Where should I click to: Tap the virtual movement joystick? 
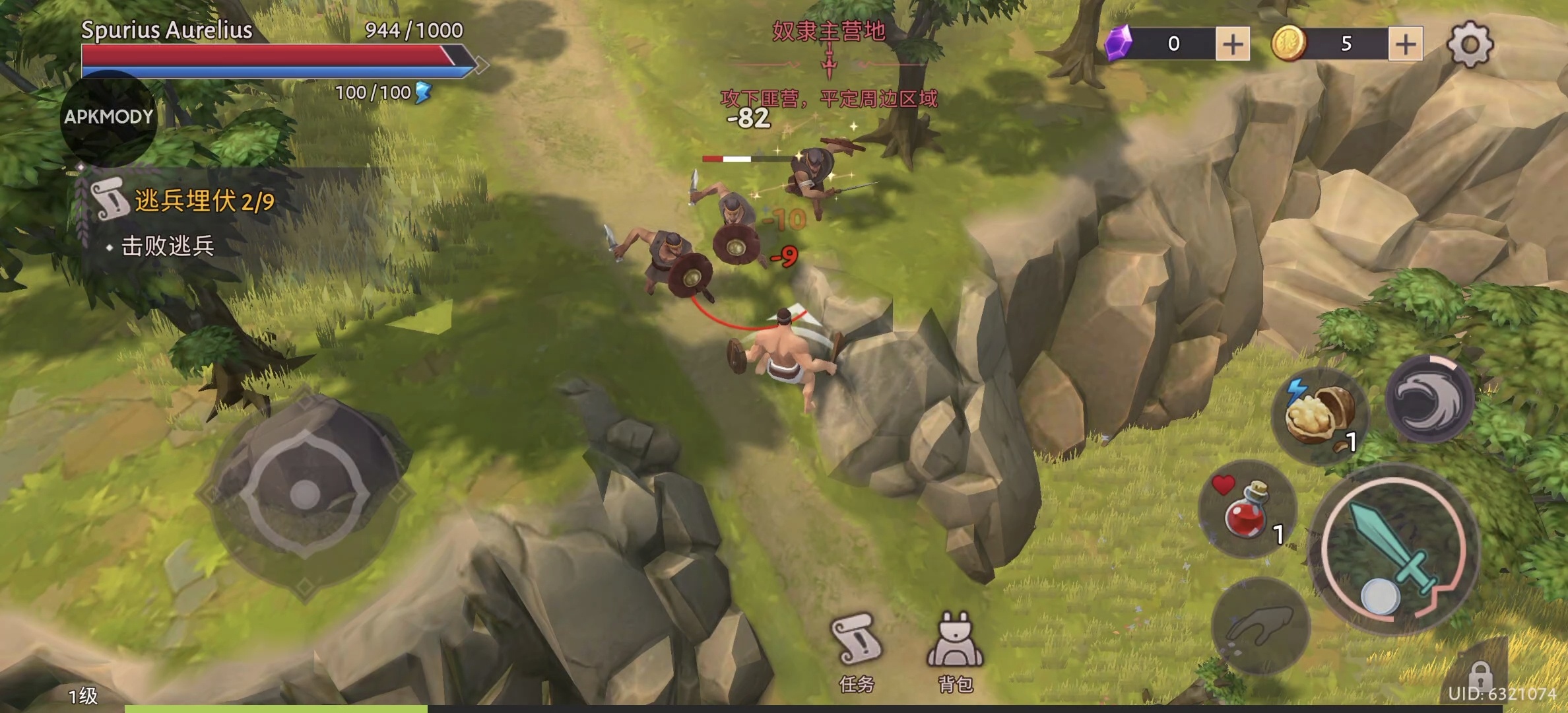[x=305, y=494]
